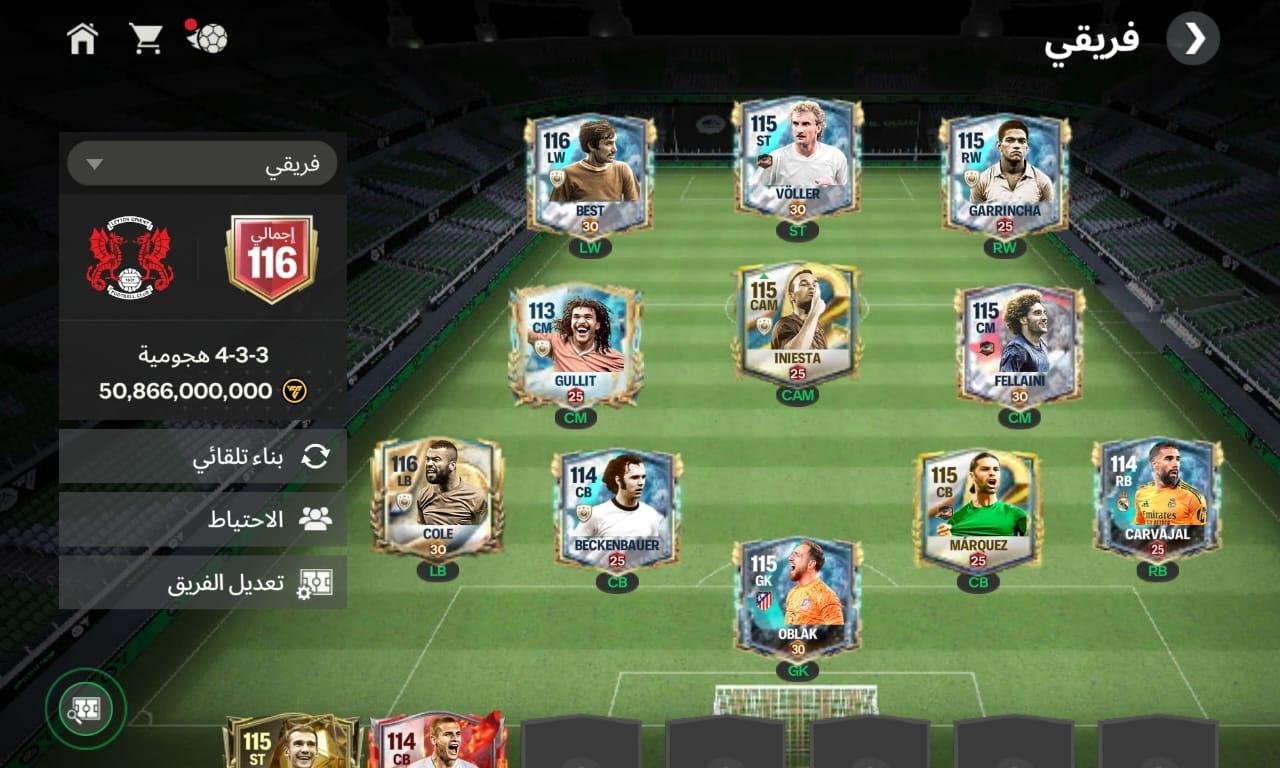Pick the Garrincha RW card
Viewport: 1280px width, 768px height.
coord(1005,173)
